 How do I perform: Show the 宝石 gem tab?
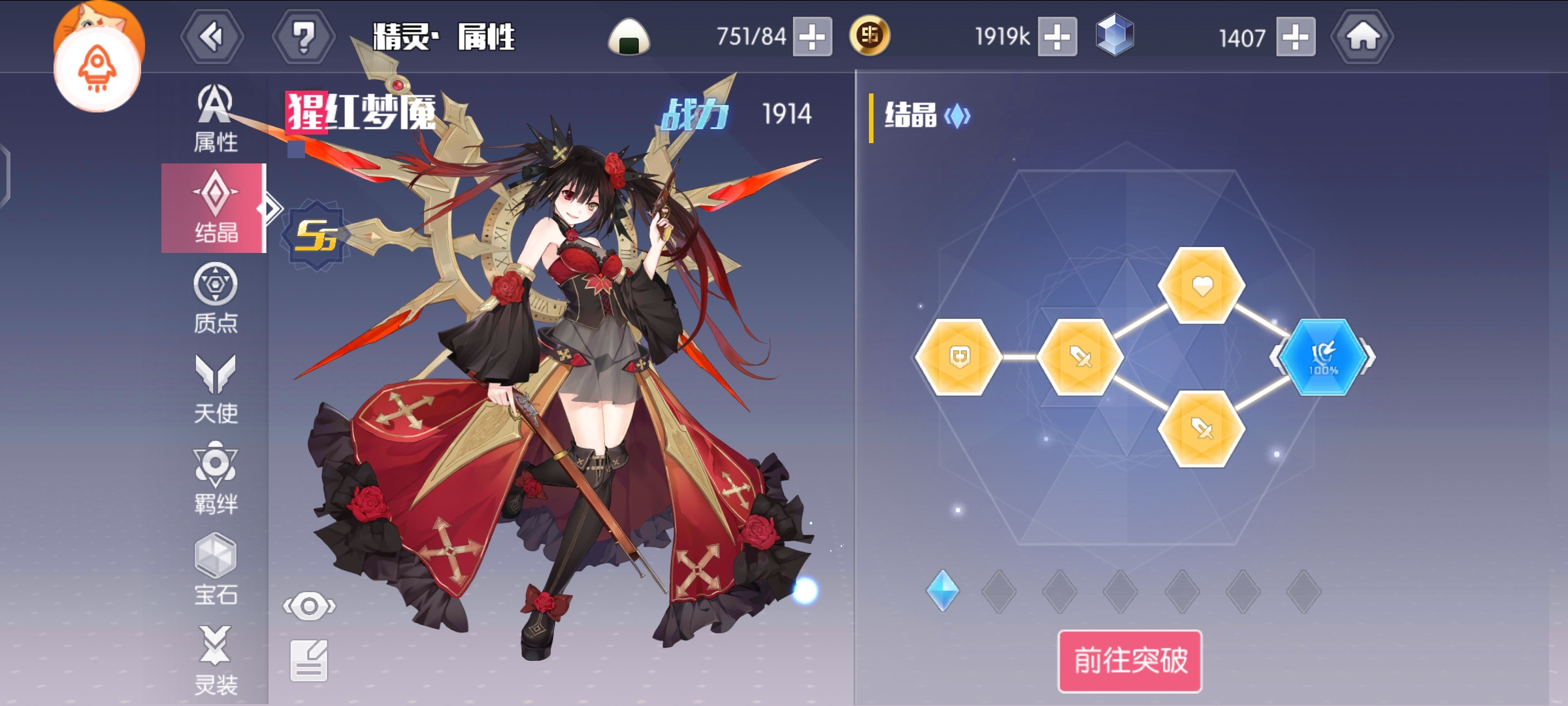pos(215,569)
